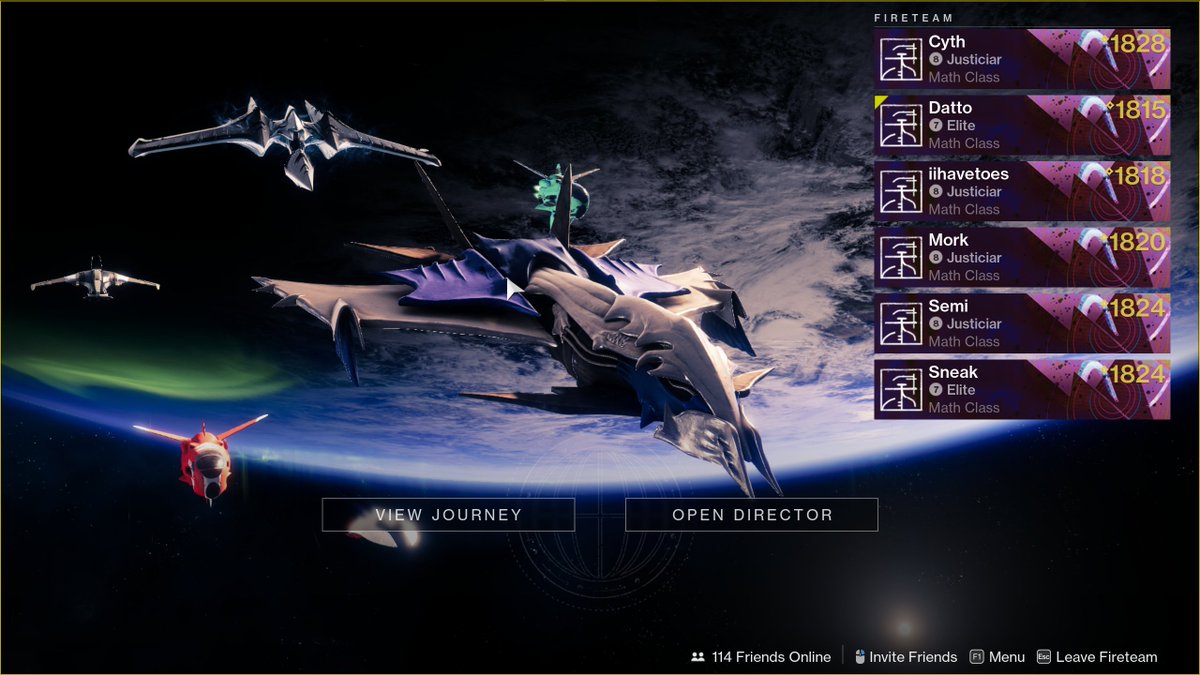Choose Datto in the fireteam list

[x=1021, y=125]
